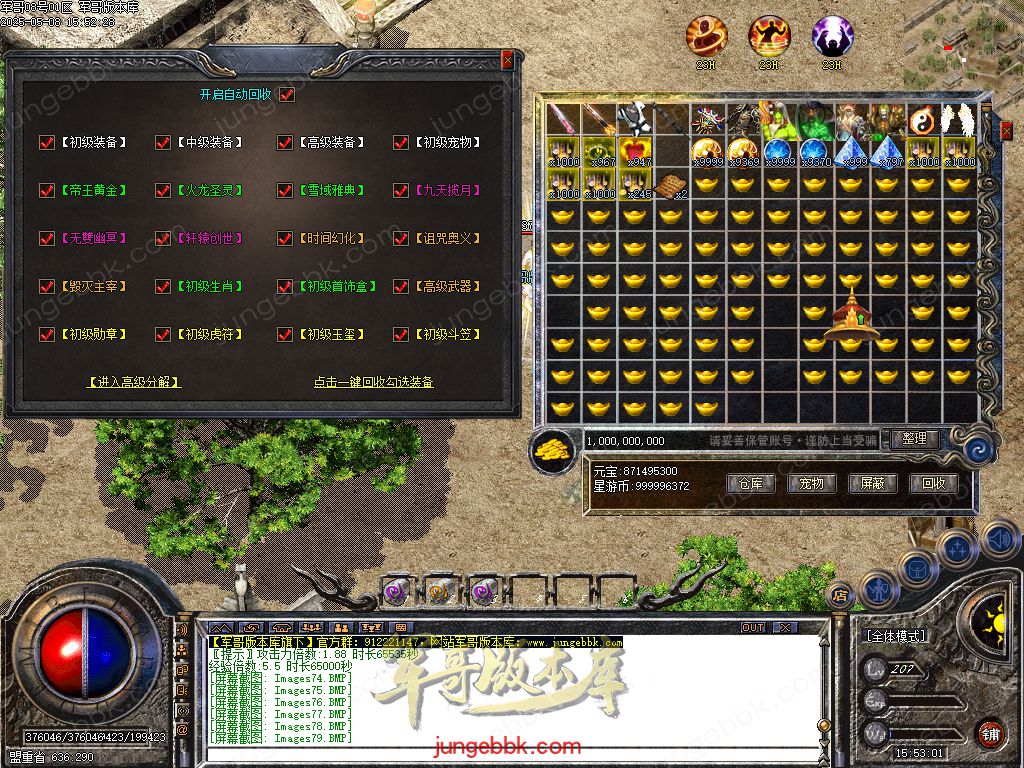Toggle the 毁灭主宰 checkbox
The width and height of the screenshot is (1024, 768).
[46, 287]
